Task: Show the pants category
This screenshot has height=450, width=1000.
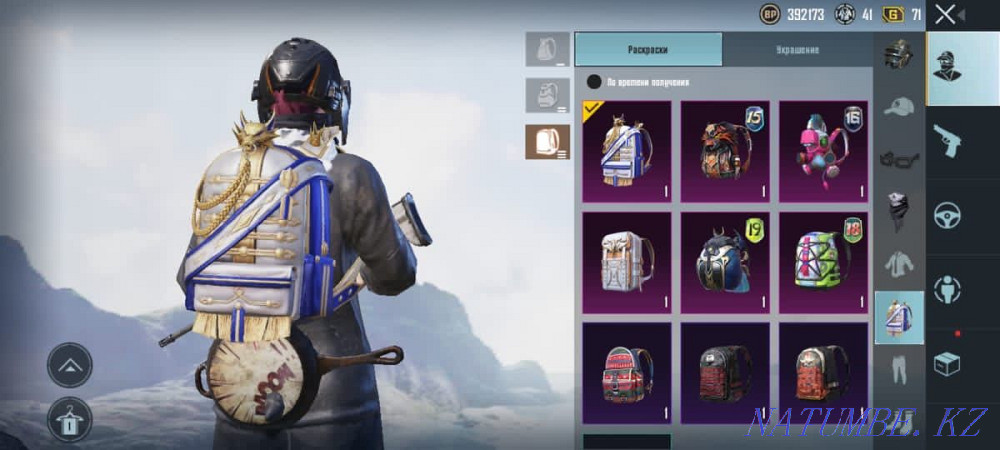Action: (x=899, y=369)
